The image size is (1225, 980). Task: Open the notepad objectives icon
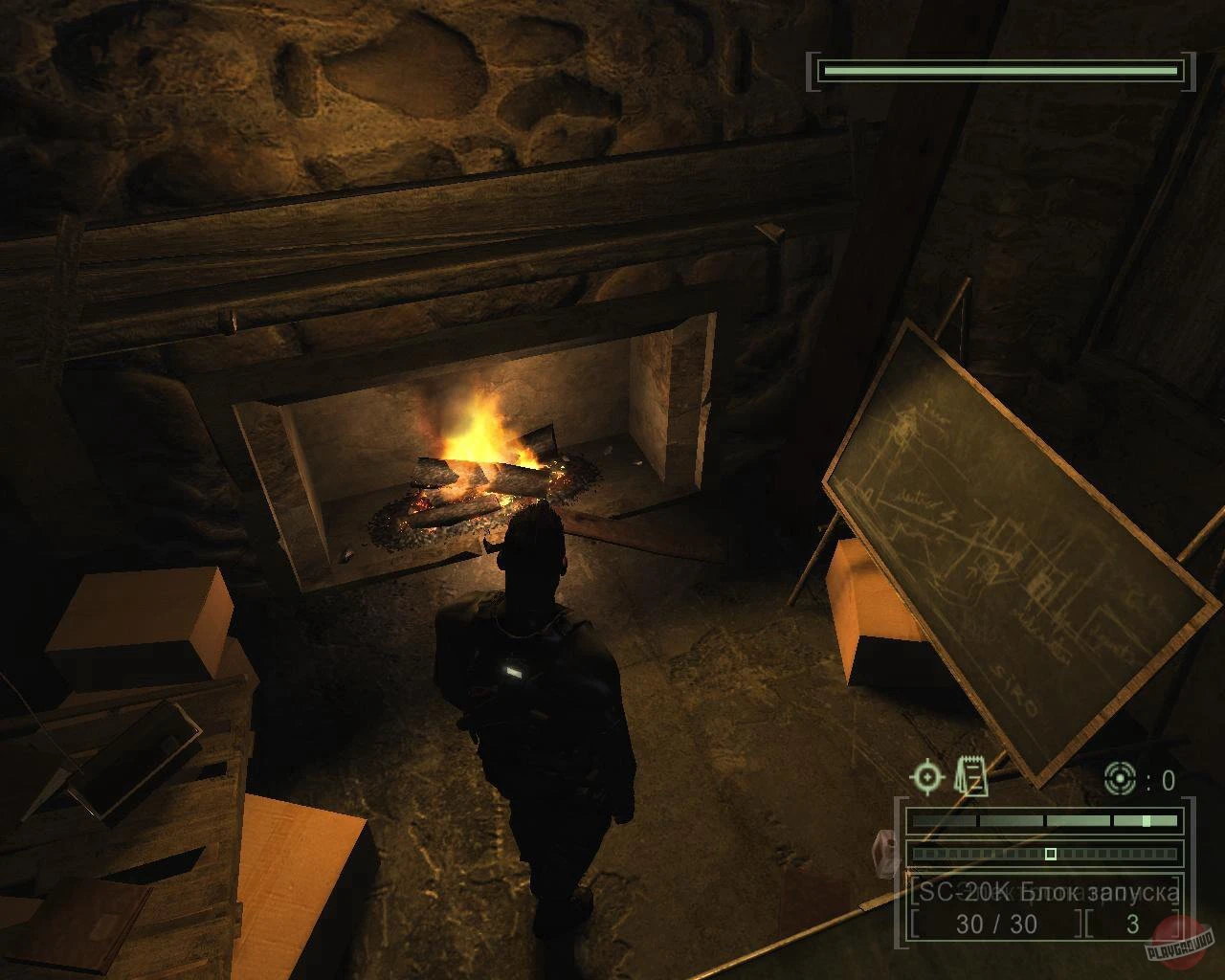coord(972,777)
